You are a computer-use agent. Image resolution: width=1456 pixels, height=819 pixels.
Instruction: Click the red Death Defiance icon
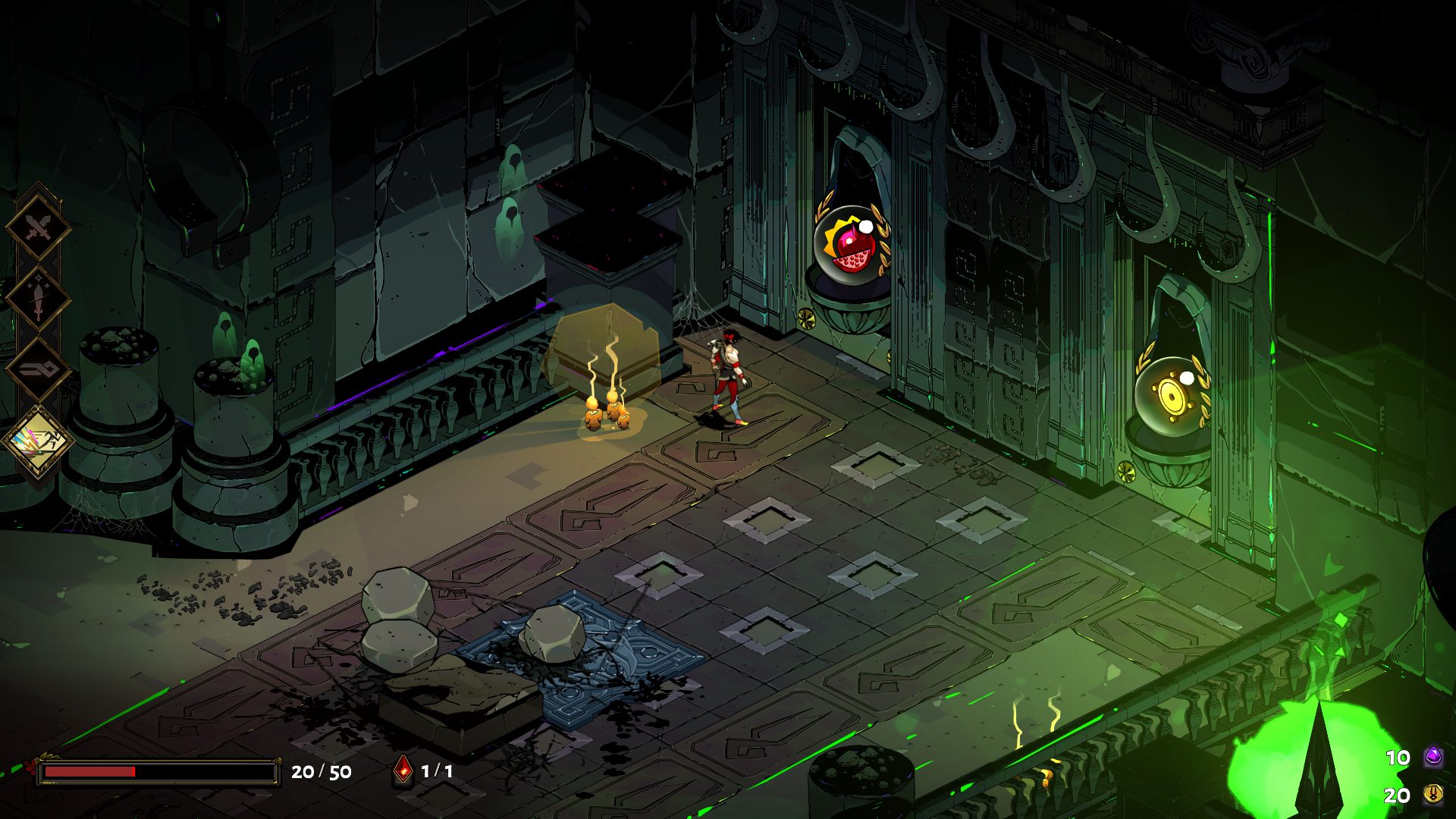coord(403,770)
